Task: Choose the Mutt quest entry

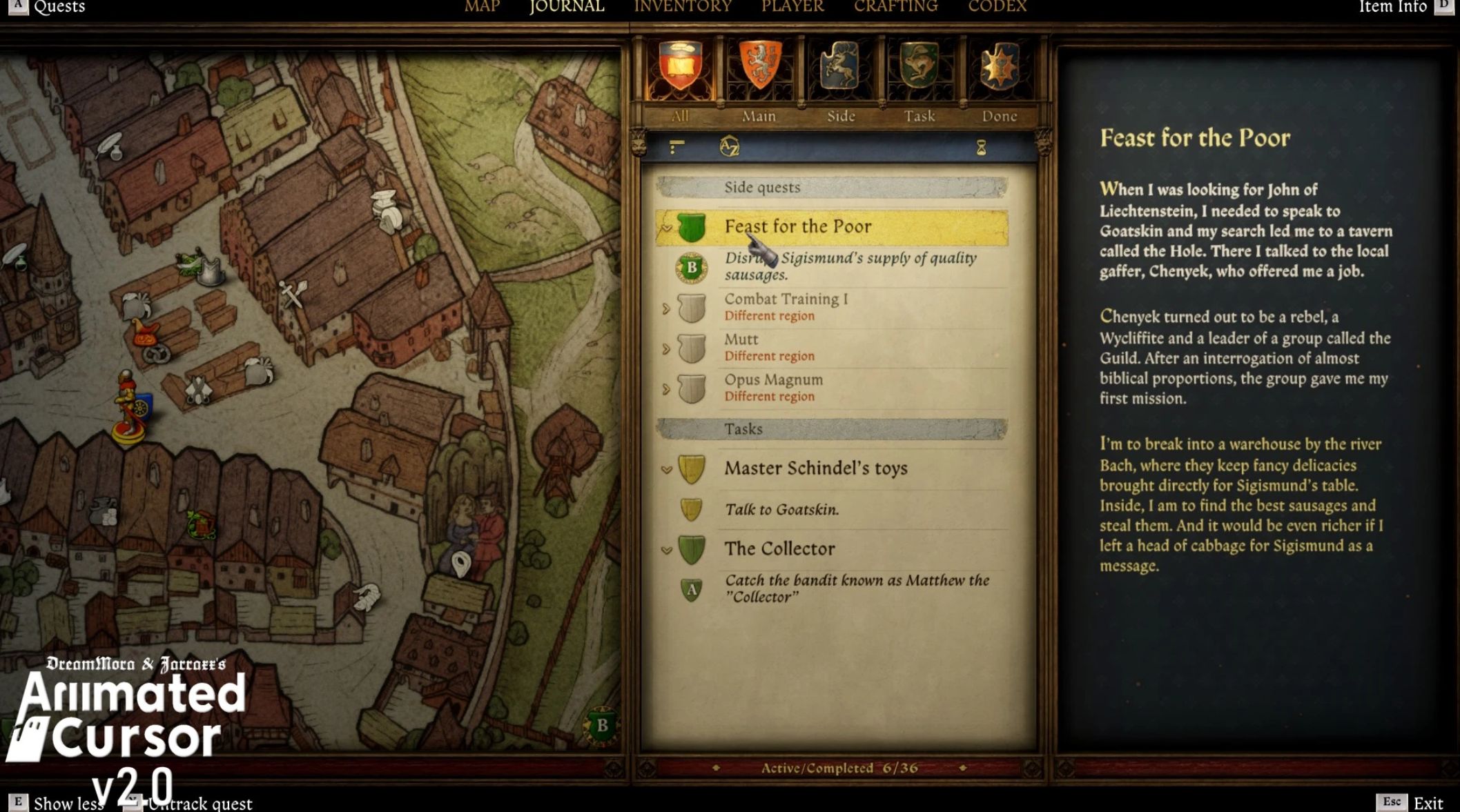Action: pyautogui.click(x=741, y=339)
